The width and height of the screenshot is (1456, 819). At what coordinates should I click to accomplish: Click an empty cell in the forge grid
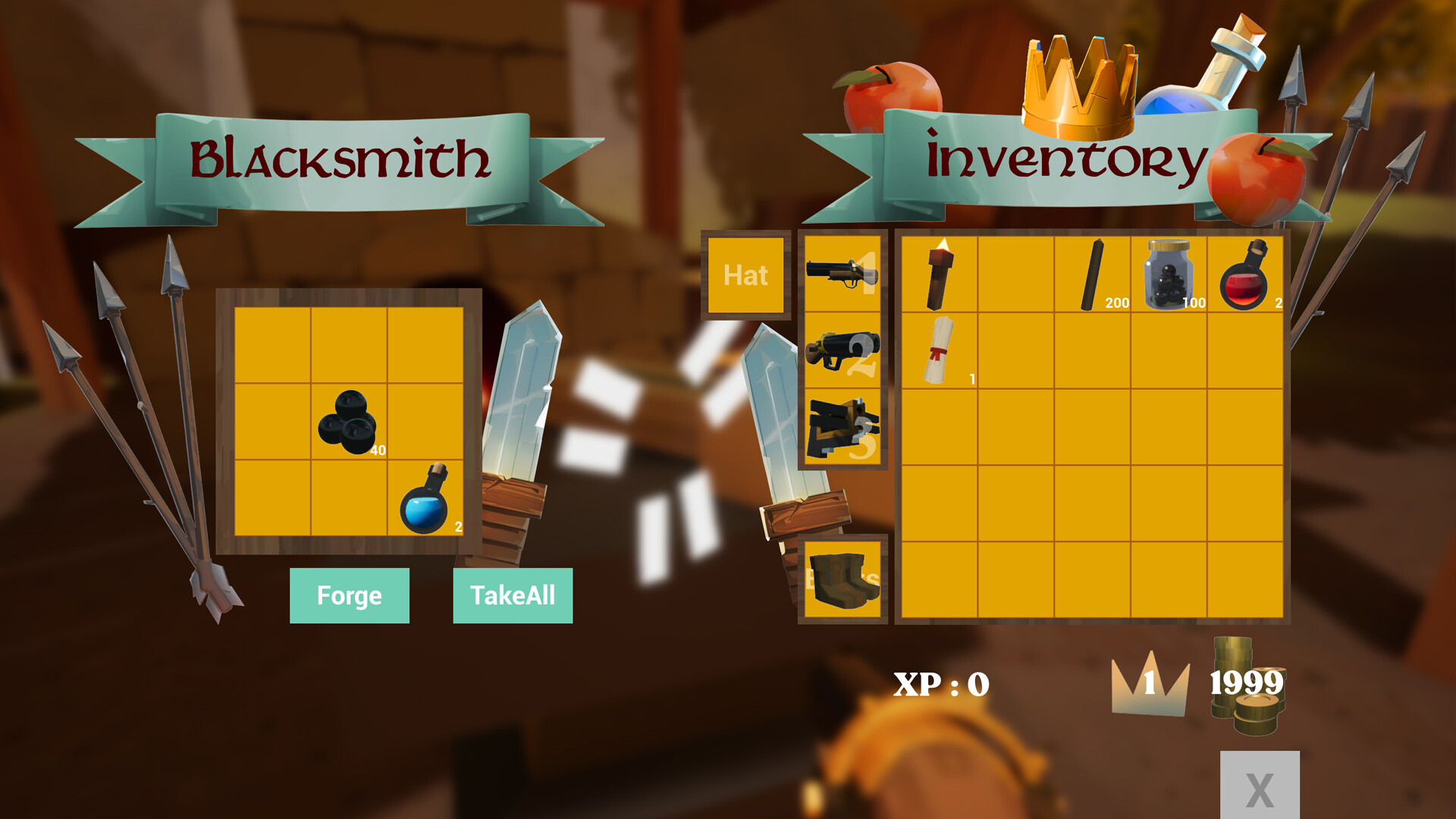pos(273,345)
